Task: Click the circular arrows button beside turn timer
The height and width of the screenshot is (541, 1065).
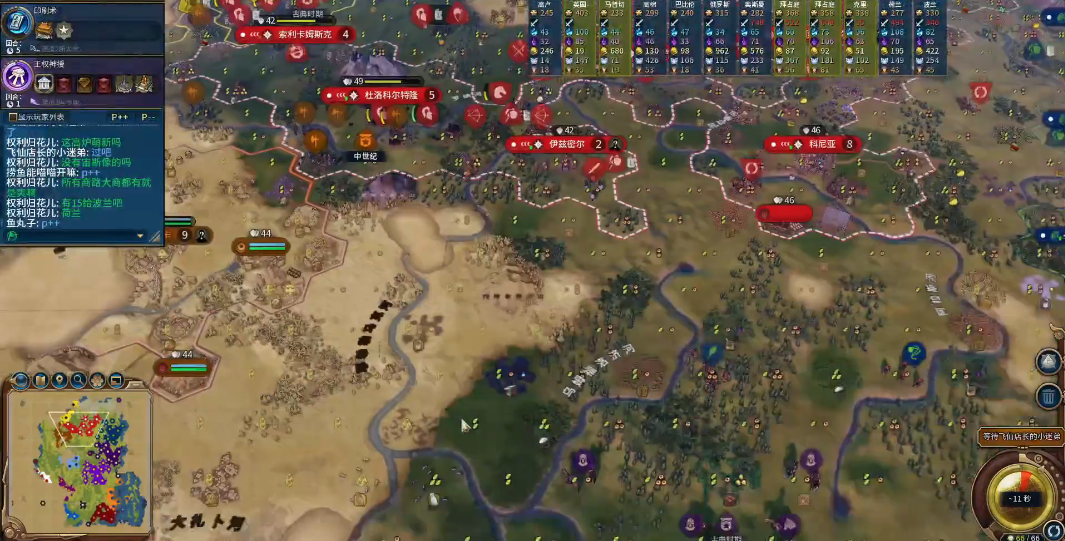Action: pyautogui.click(x=1052, y=529)
